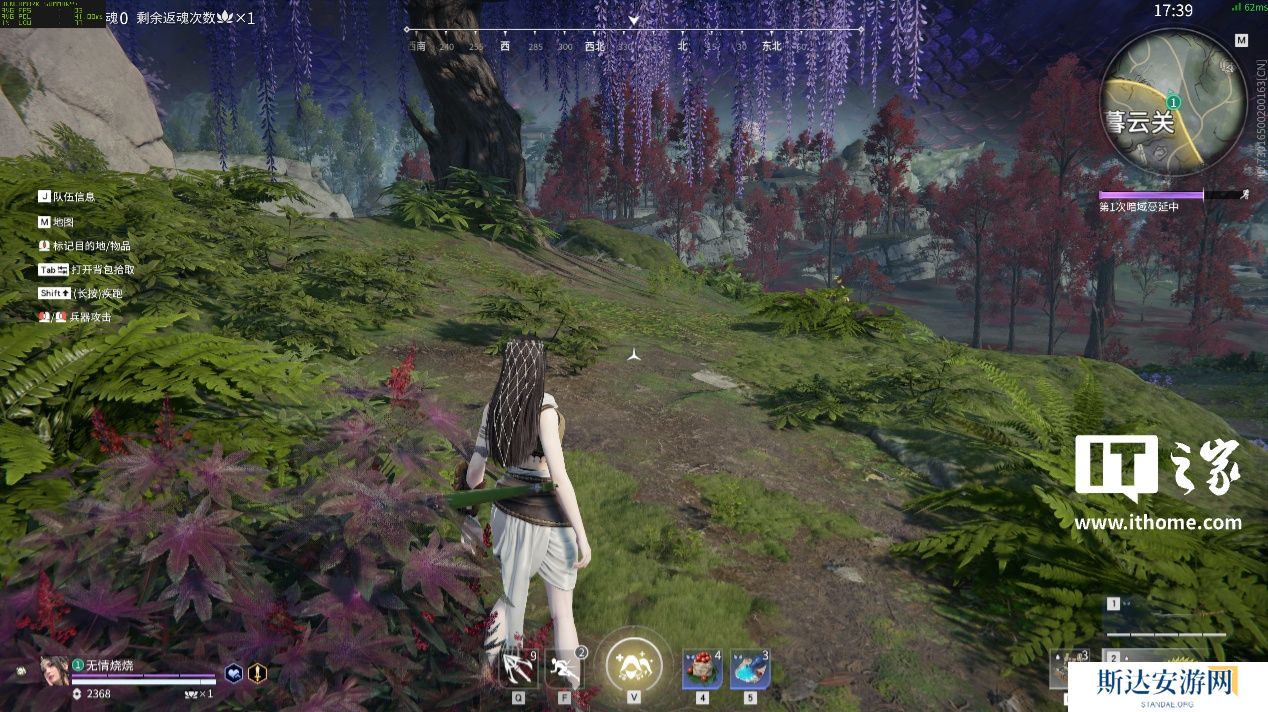Select the grappling hook skill slot
The height and width of the screenshot is (712, 1268).
[519, 668]
